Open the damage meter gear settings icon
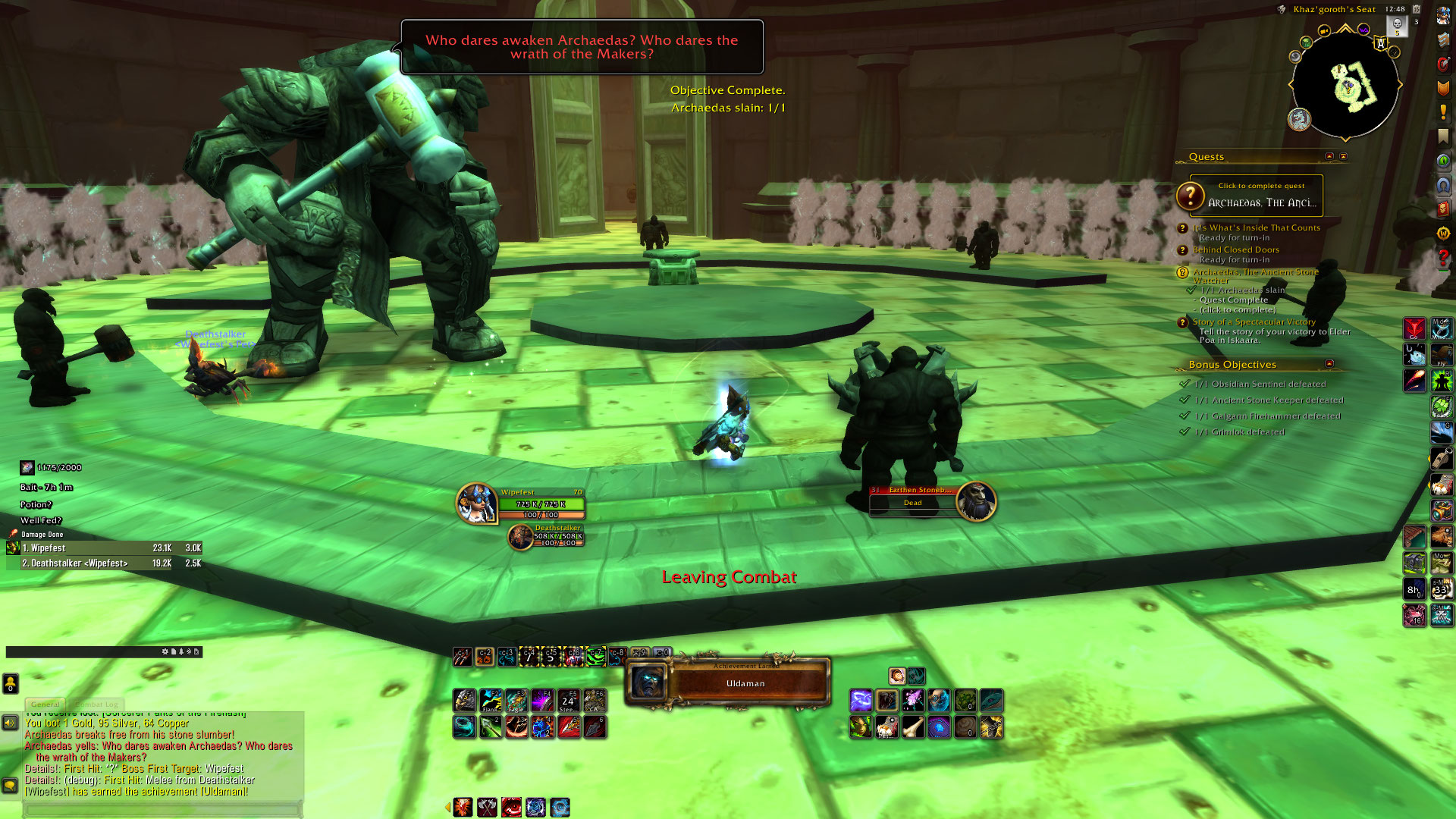Image resolution: width=1456 pixels, height=819 pixels. click(165, 651)
